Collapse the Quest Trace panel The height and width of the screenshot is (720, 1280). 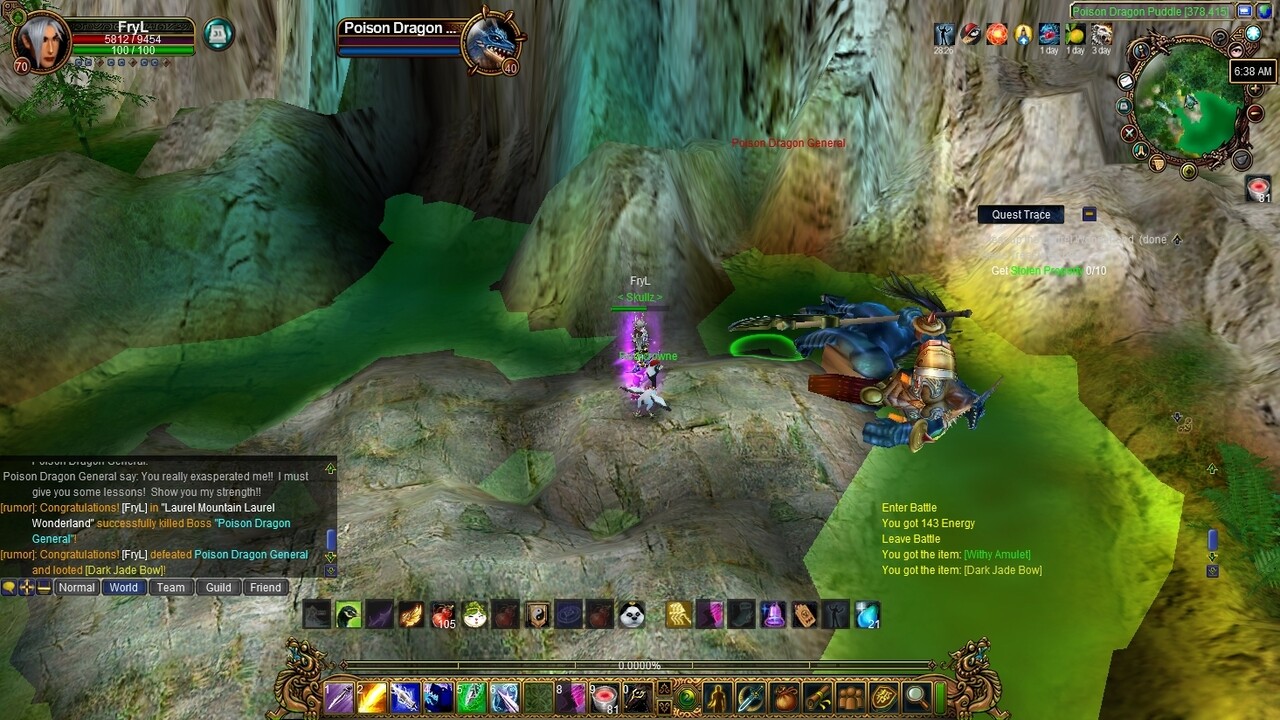1088,214
